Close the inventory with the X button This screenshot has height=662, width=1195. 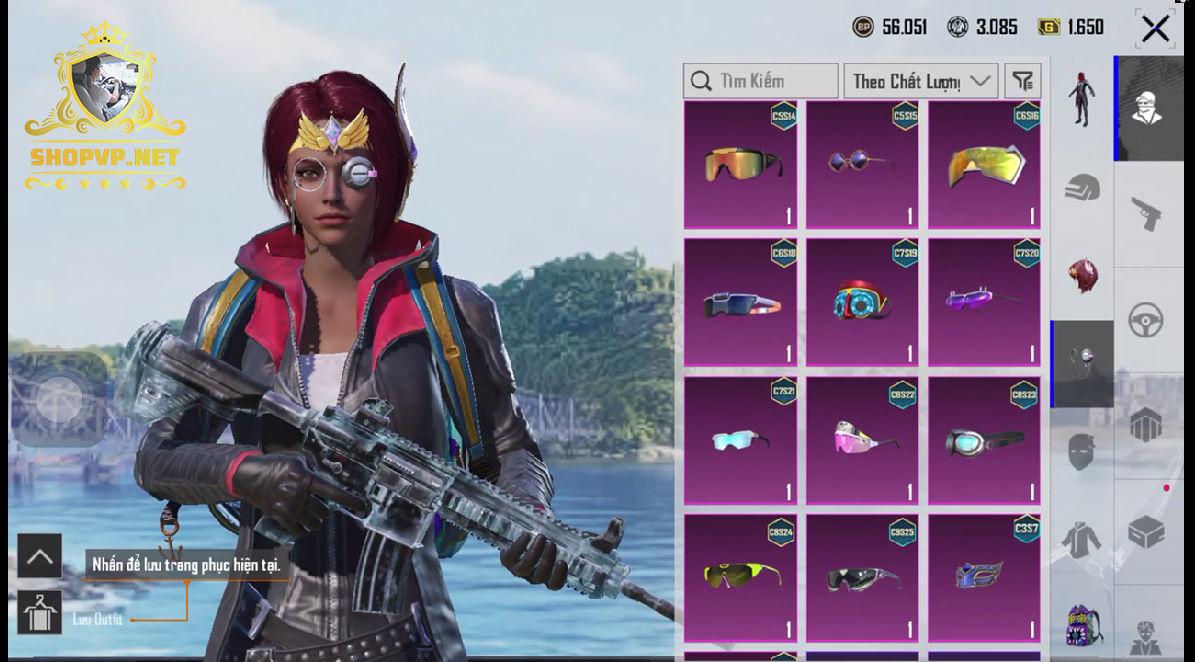point(1155,28)
